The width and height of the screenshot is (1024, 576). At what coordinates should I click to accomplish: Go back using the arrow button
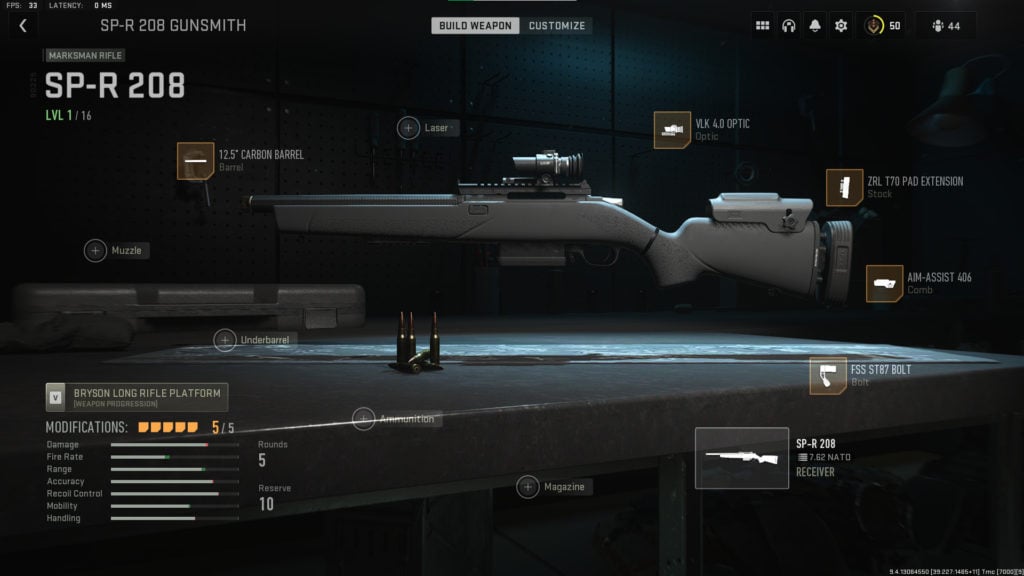point(23,25)
